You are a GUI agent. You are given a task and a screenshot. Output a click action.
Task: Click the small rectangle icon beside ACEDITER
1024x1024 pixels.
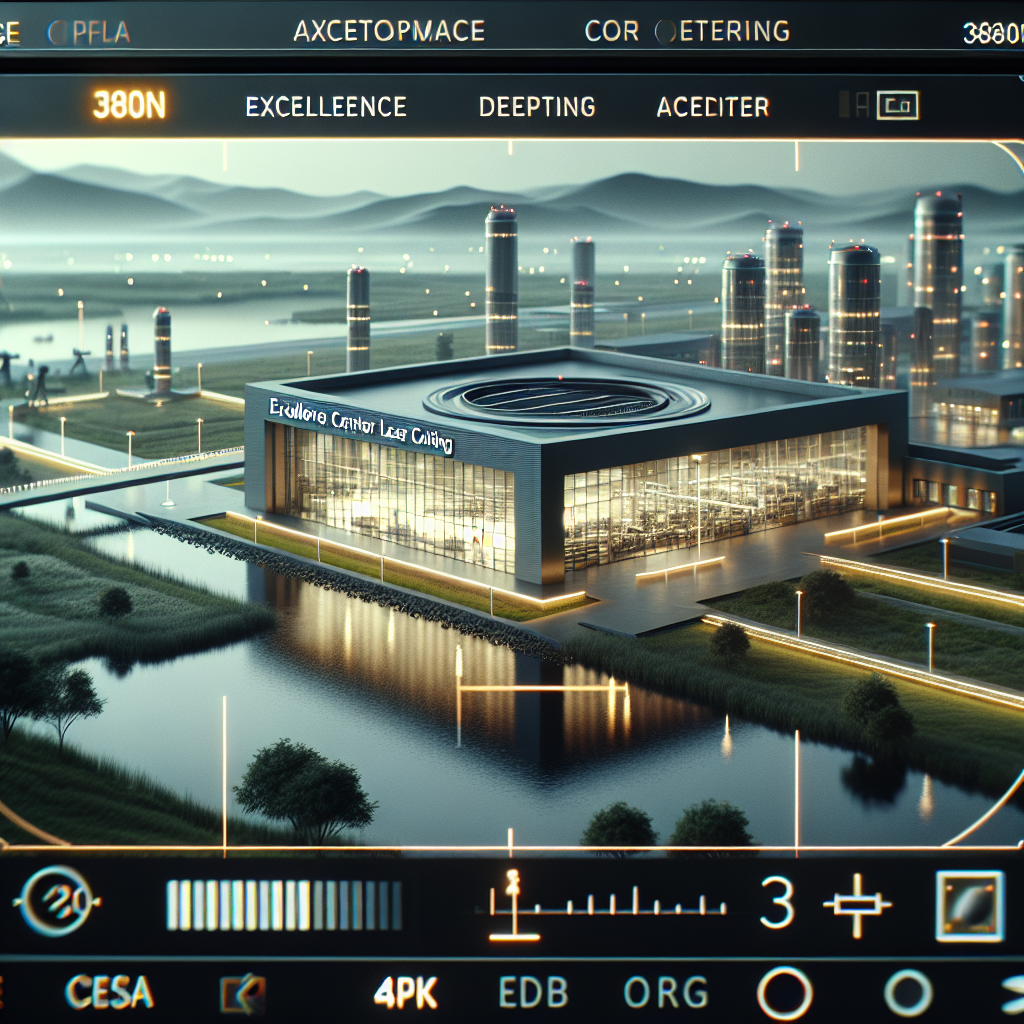(x=896, y=105)
